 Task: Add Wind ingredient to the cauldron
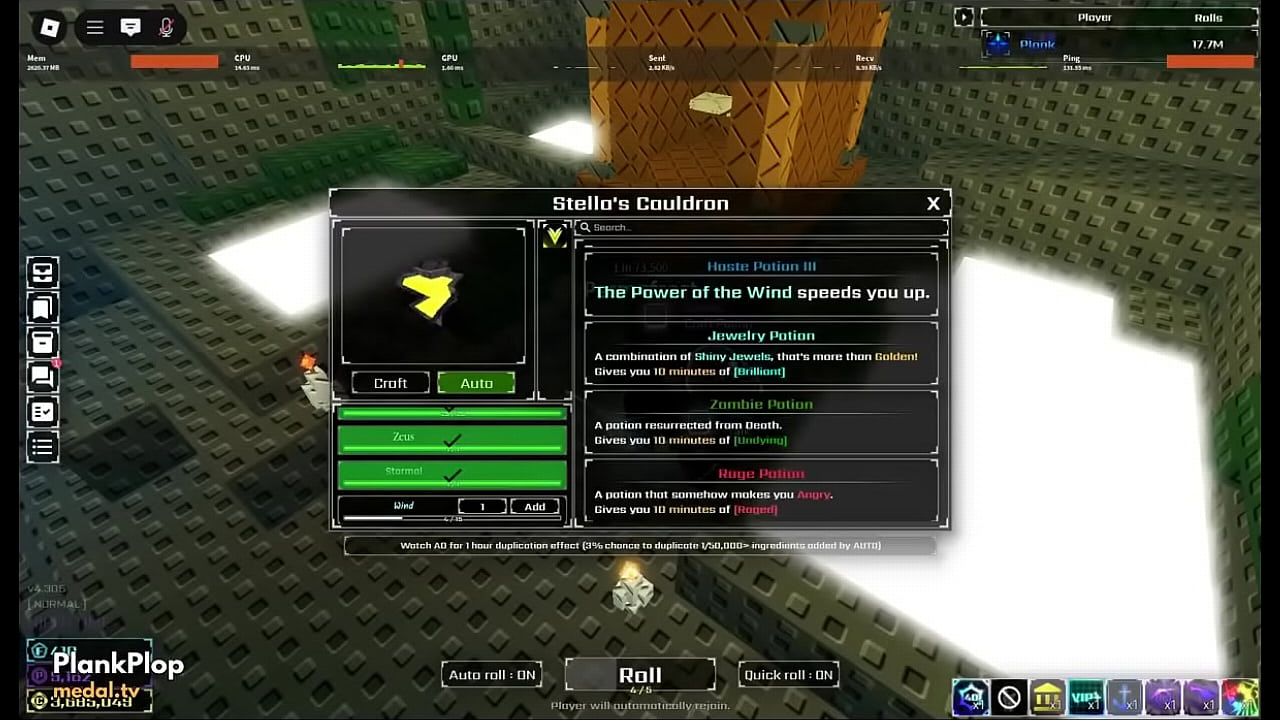(535, 507)
